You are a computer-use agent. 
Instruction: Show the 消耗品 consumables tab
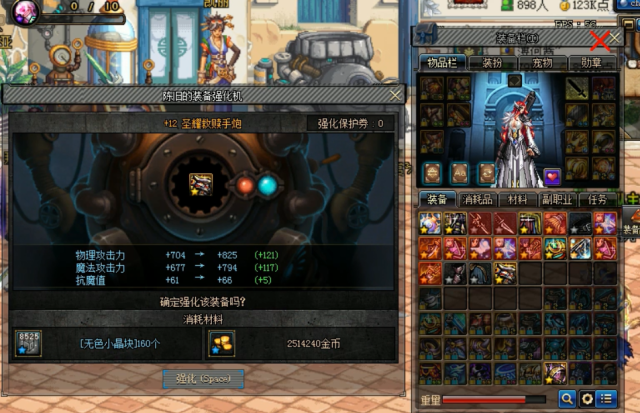pos(477,199)
